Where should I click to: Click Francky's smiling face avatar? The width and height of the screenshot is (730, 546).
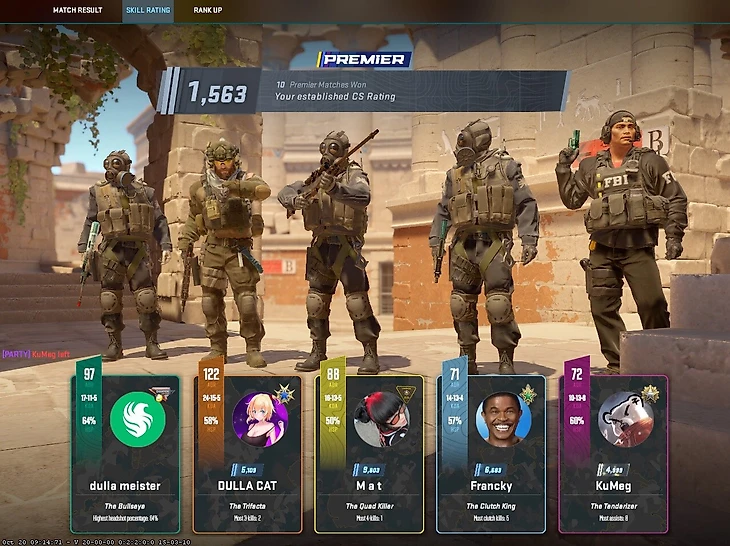(503, 418)
